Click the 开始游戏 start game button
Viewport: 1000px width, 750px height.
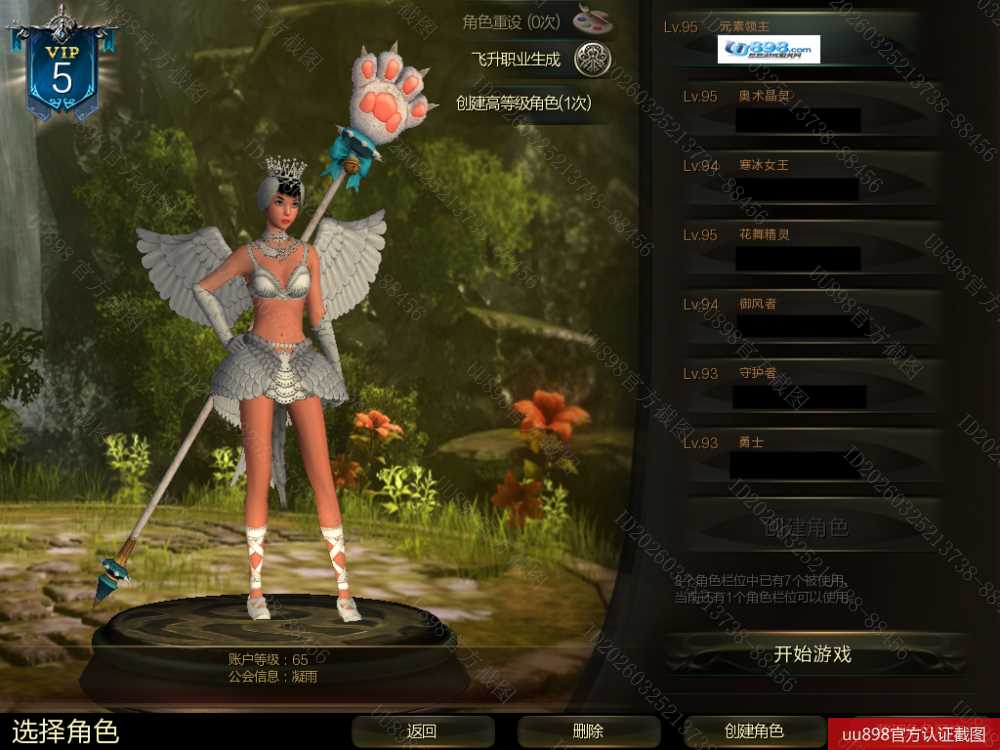click(x=812, y=655)
